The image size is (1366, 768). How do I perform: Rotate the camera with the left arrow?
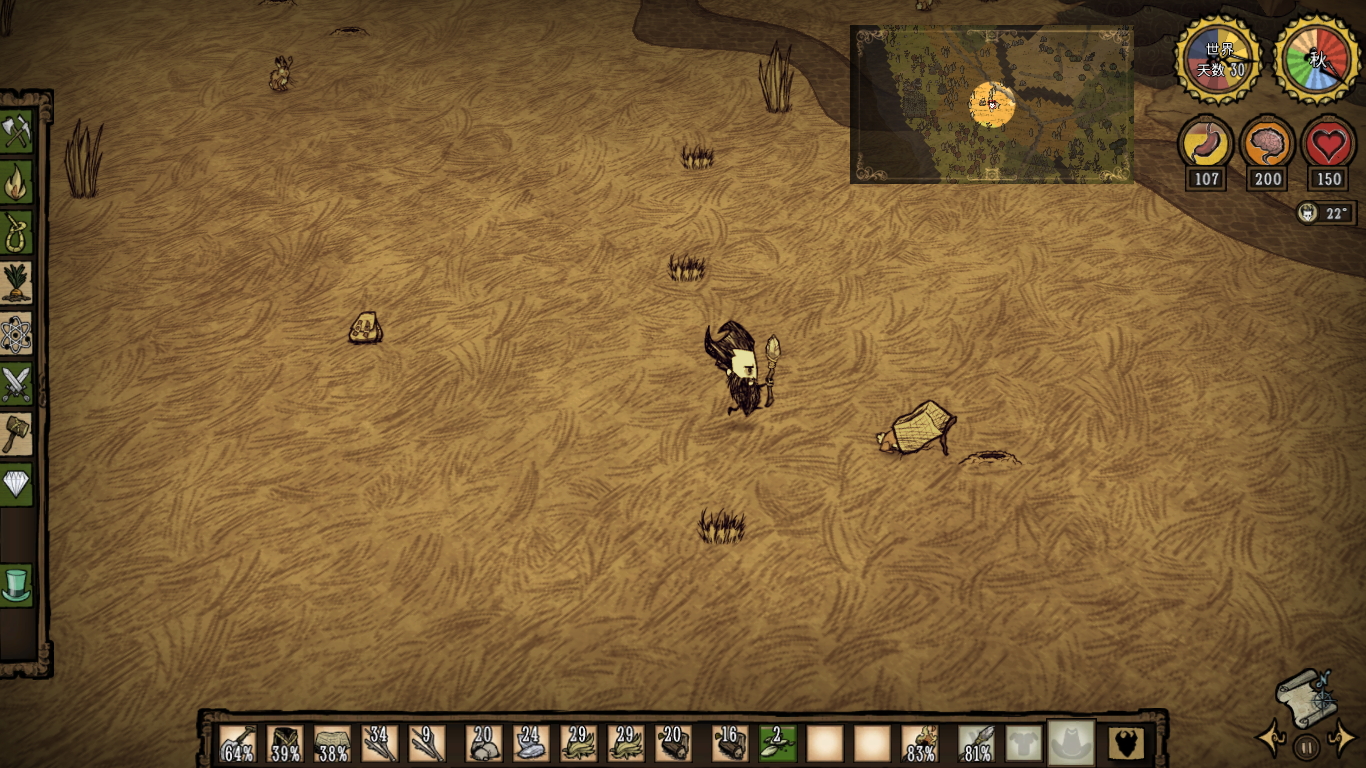(1272, 740)
